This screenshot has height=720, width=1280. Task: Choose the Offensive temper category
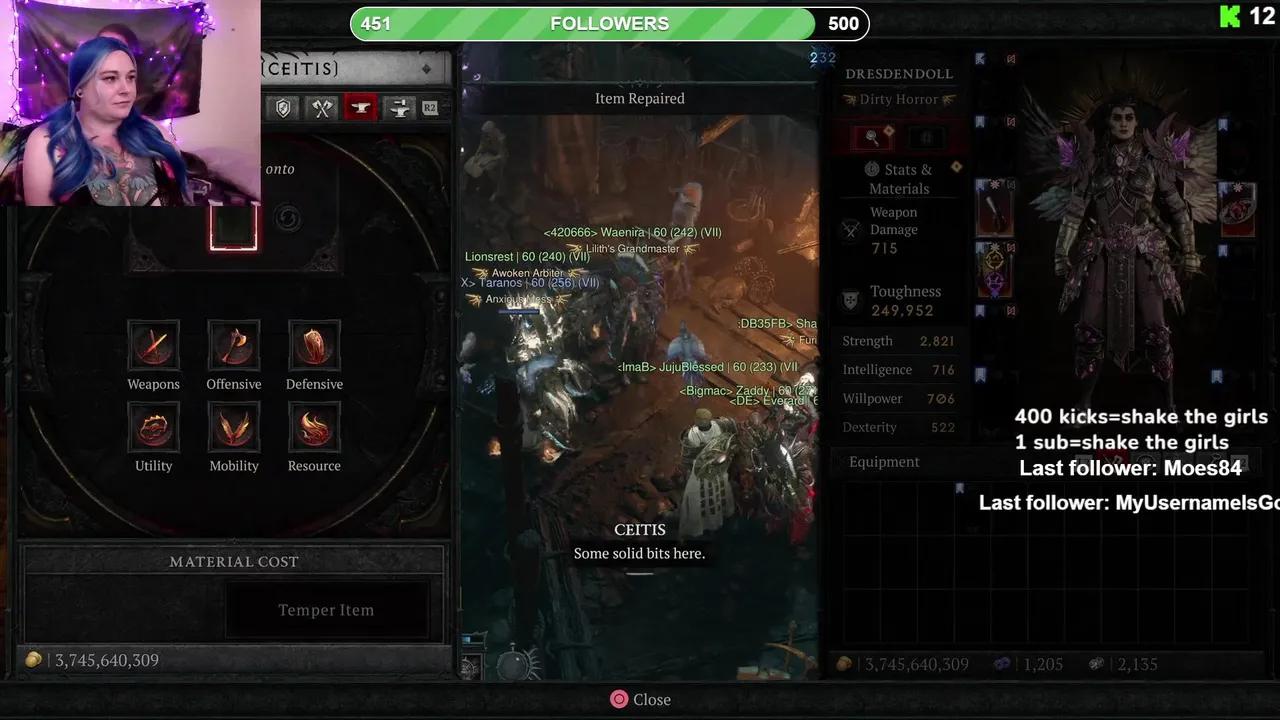pos(234,346)
